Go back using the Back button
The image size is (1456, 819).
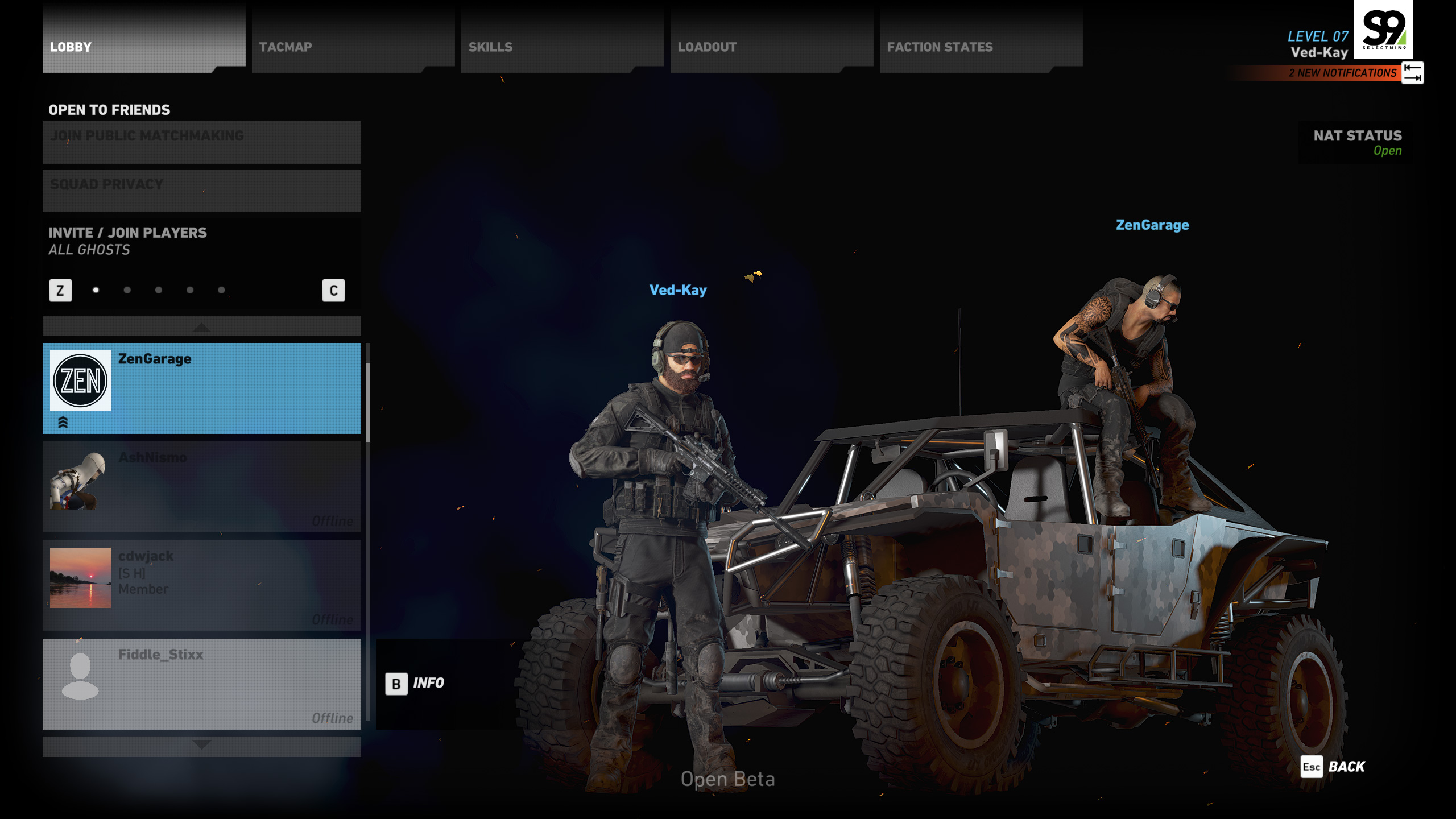pos(1334,767)
